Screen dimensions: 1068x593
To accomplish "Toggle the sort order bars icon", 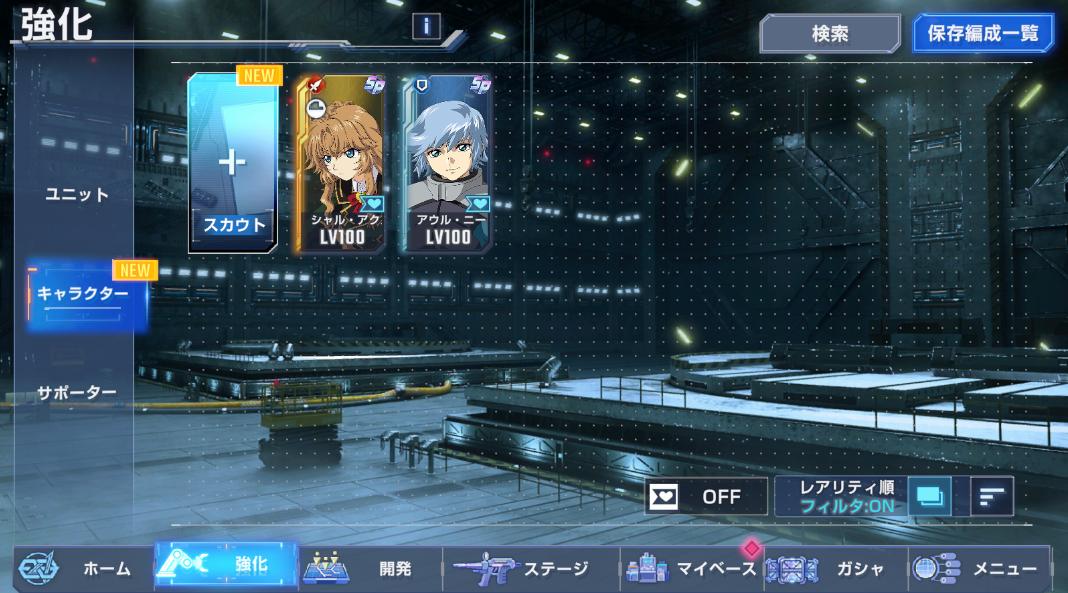I will (991, 496).
